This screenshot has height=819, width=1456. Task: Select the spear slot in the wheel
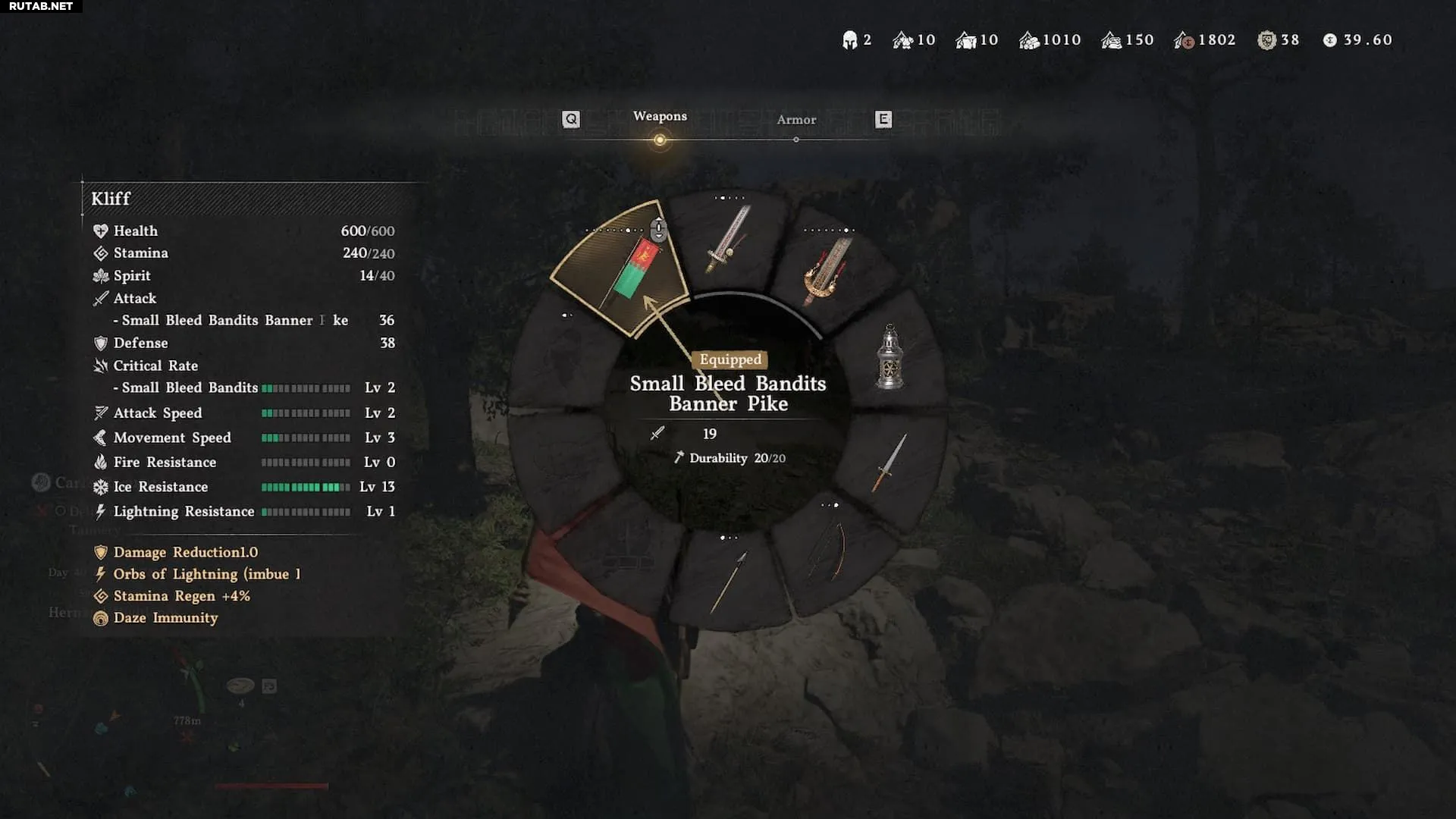click(728, 581)
